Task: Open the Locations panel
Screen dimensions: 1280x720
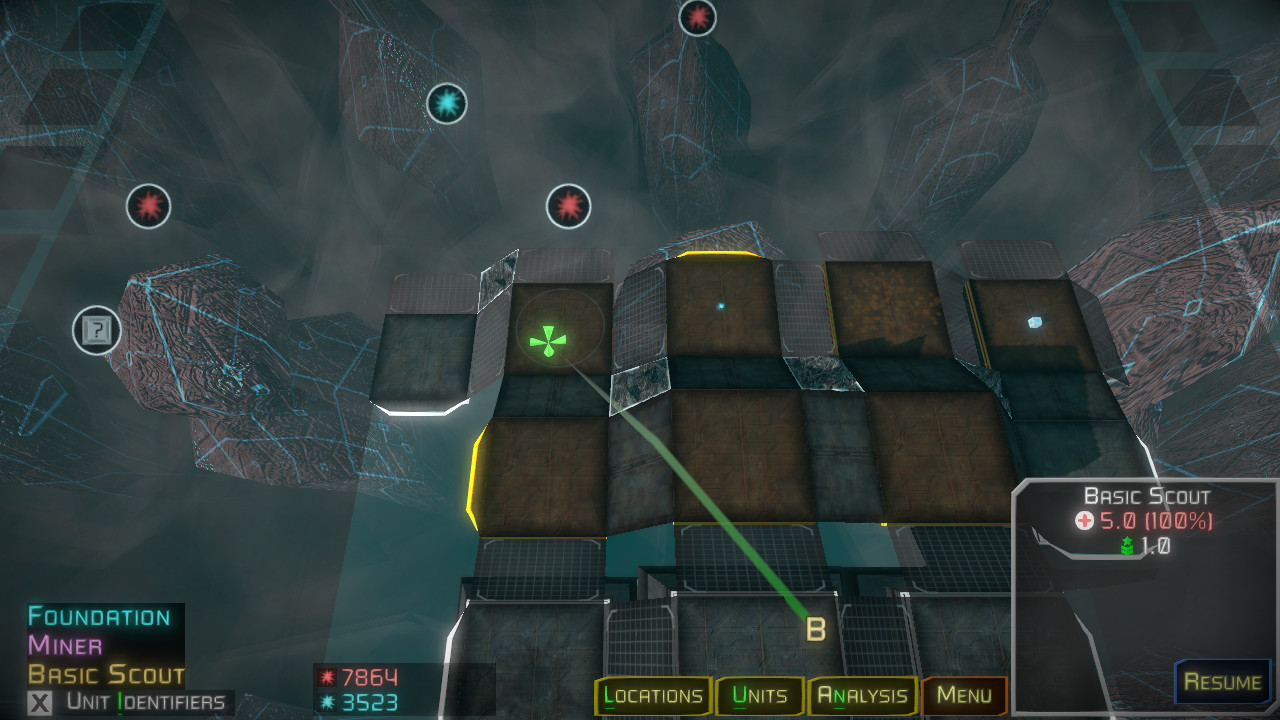Action: 654,696
